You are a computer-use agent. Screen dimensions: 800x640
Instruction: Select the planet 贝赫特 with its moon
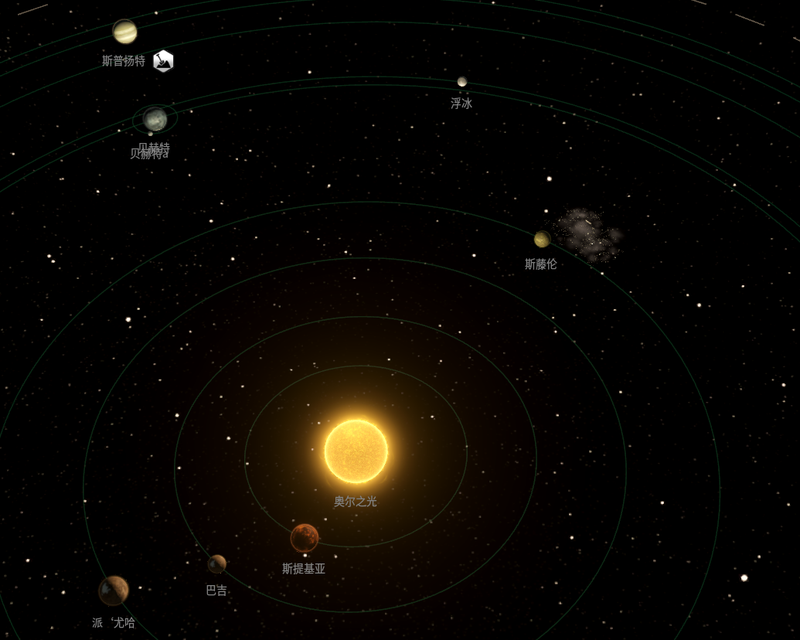(155, 120)
